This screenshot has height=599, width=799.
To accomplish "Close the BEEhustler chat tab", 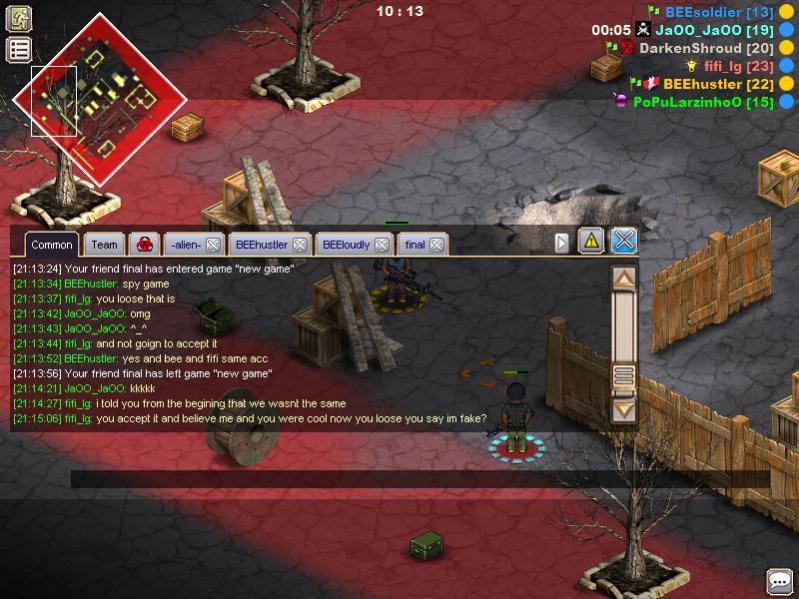I will click(299, 244).
